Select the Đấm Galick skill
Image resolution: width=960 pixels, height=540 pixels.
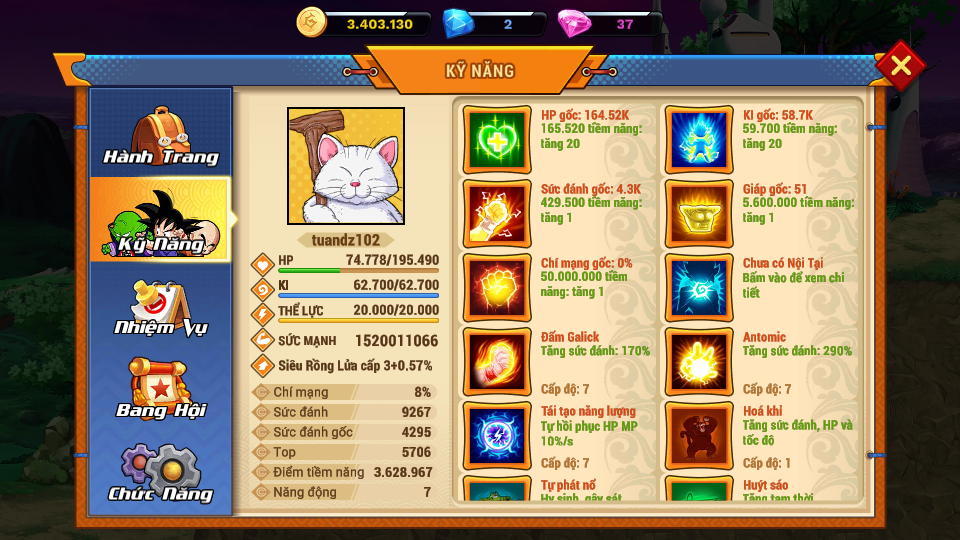[x=497, y=361]
